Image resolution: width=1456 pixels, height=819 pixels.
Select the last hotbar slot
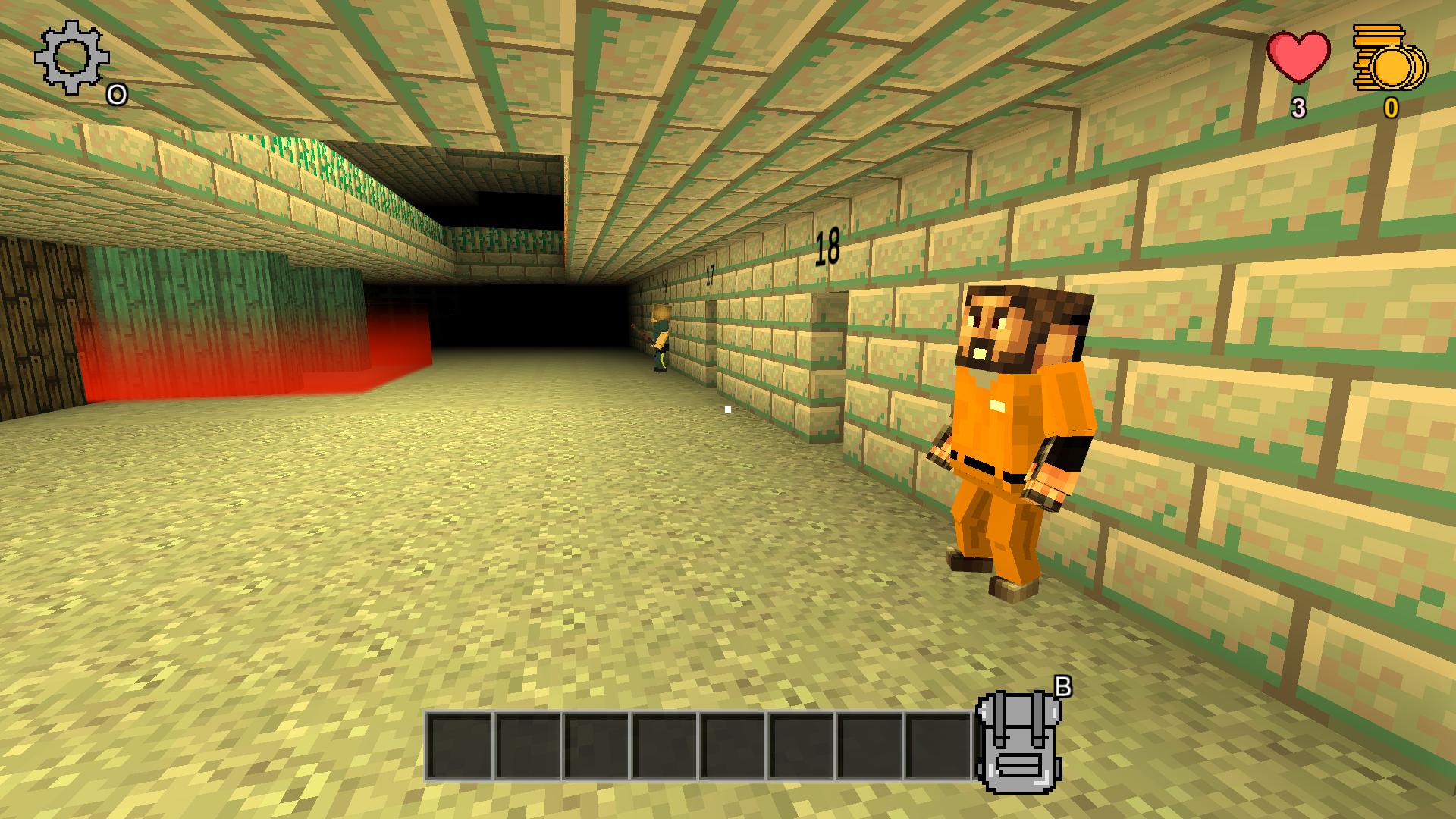(x=940, y=747)
